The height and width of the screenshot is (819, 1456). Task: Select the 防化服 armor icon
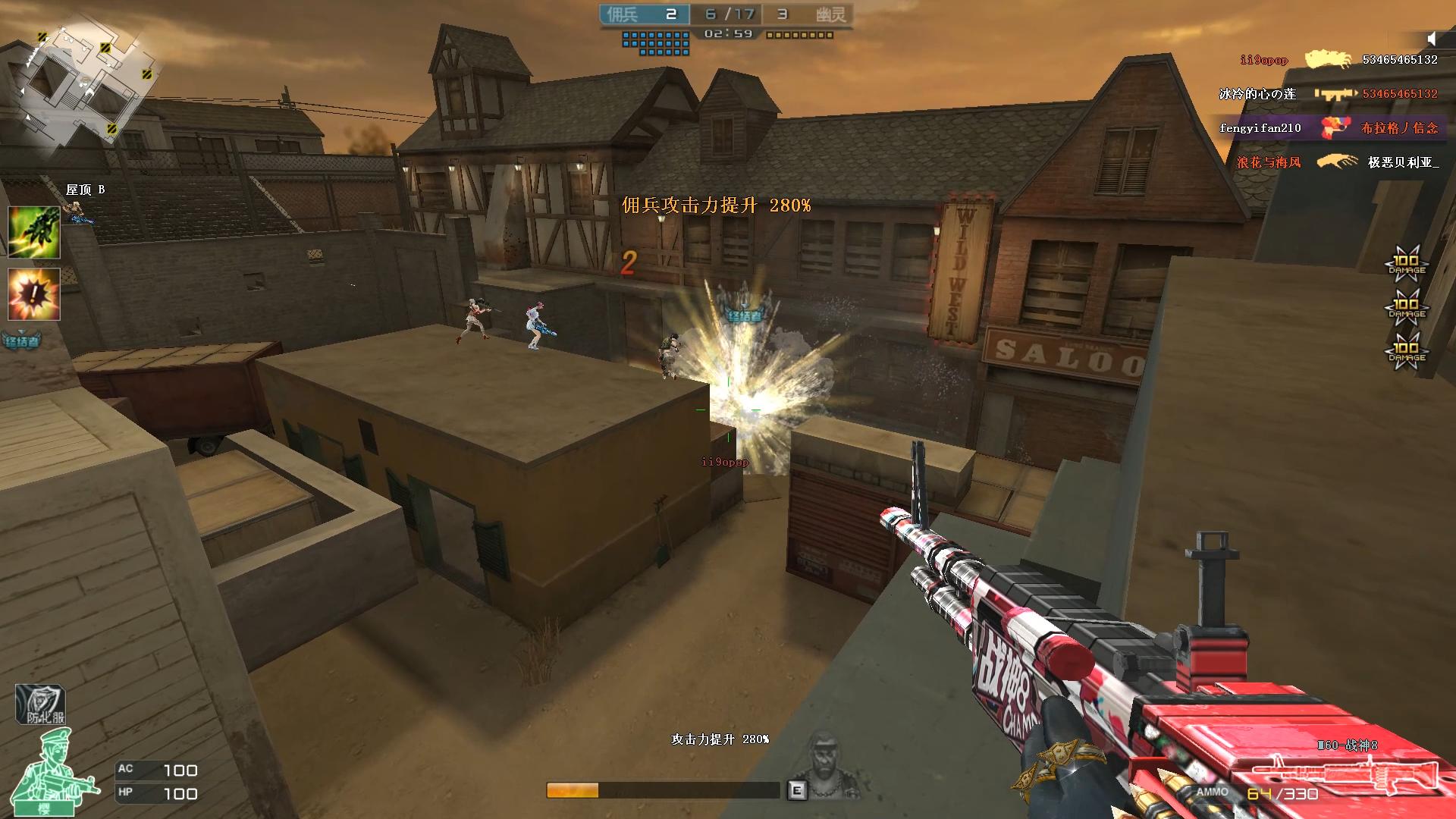[x=41, y=705]
